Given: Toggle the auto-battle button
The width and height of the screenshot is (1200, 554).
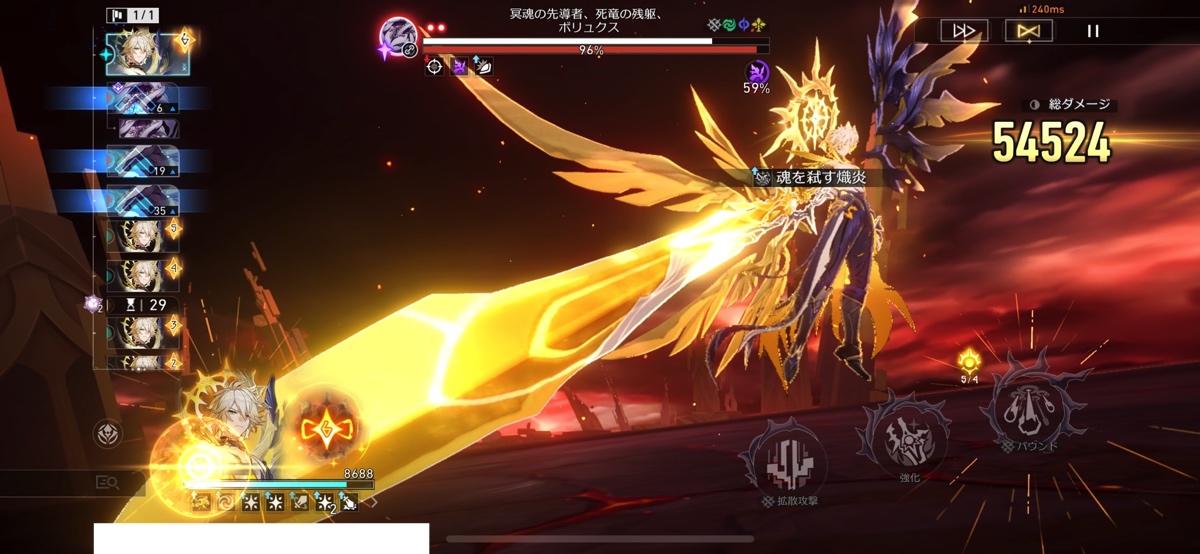Looking at the screenshot, I should coord(1028,31).
